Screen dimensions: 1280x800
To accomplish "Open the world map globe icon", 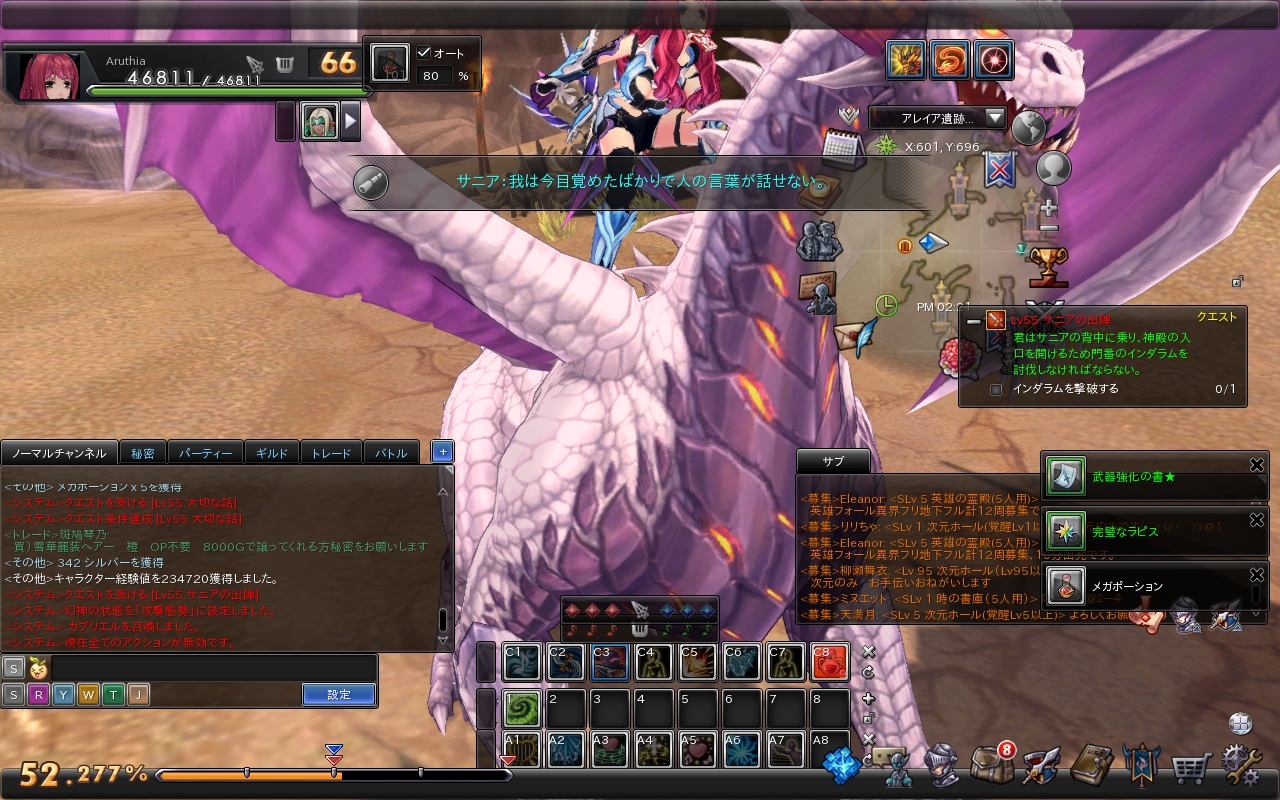I will pyautogui.click(x=1028, y=127).
